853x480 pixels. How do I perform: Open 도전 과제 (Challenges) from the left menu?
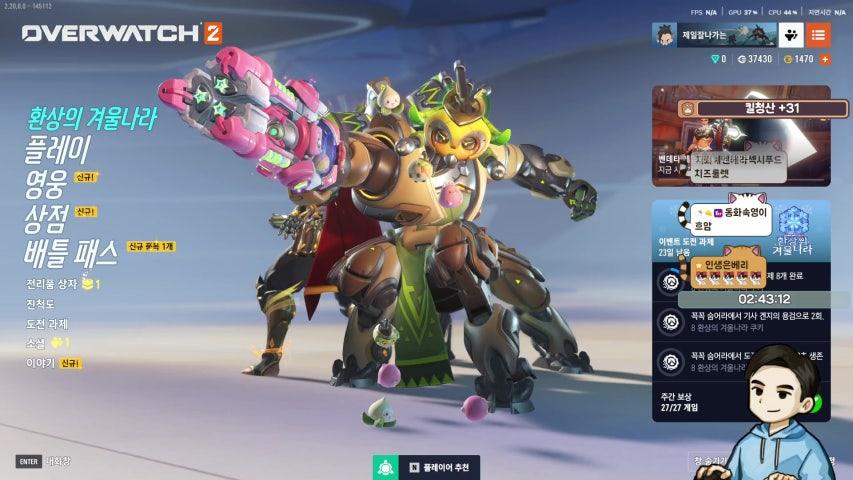tap(46, 323)
